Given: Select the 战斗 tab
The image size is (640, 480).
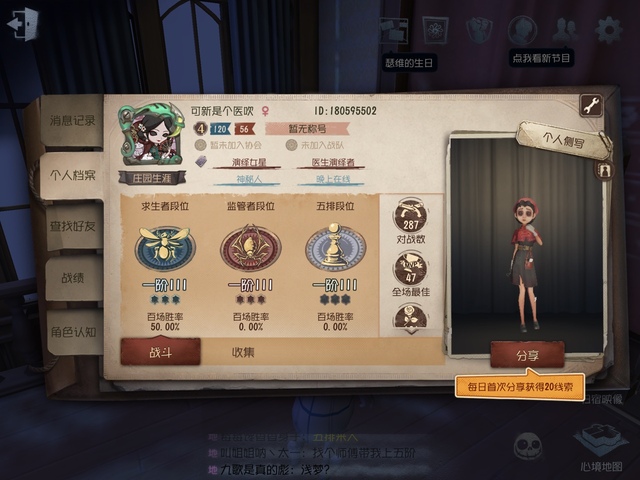Looking at the screenshot, I should (x=160, y=352).
